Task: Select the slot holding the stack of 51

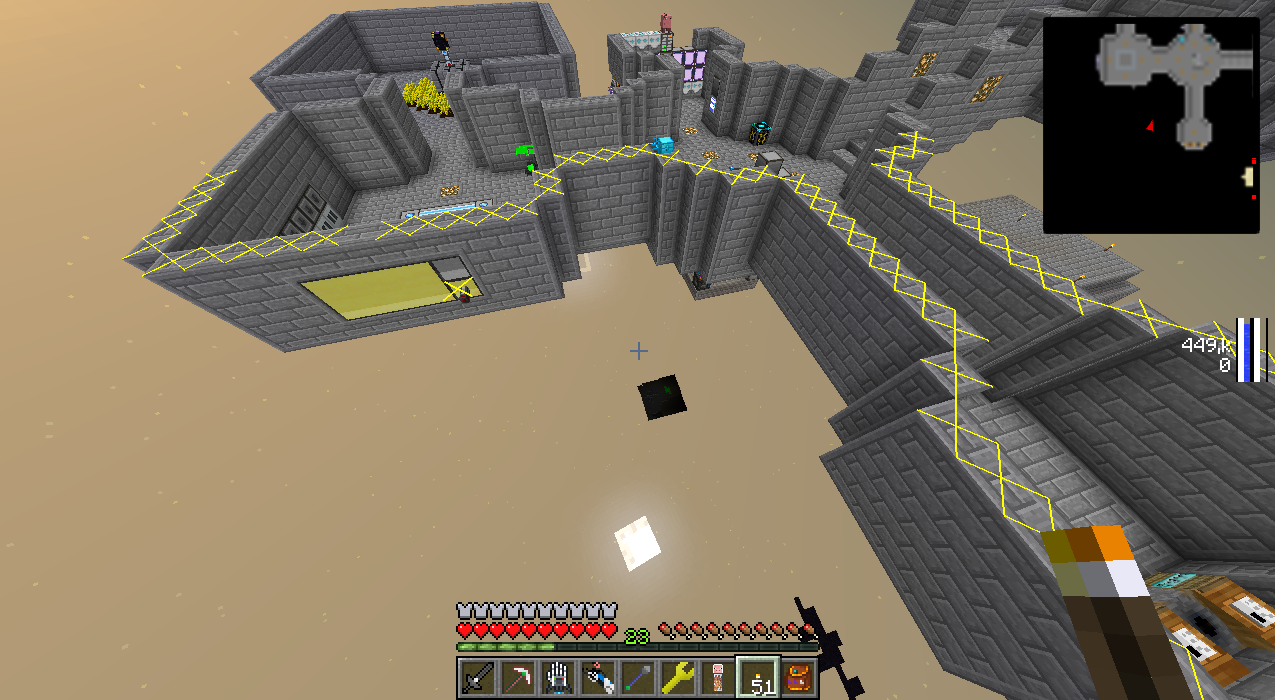Action: click(x=757, y=678)
